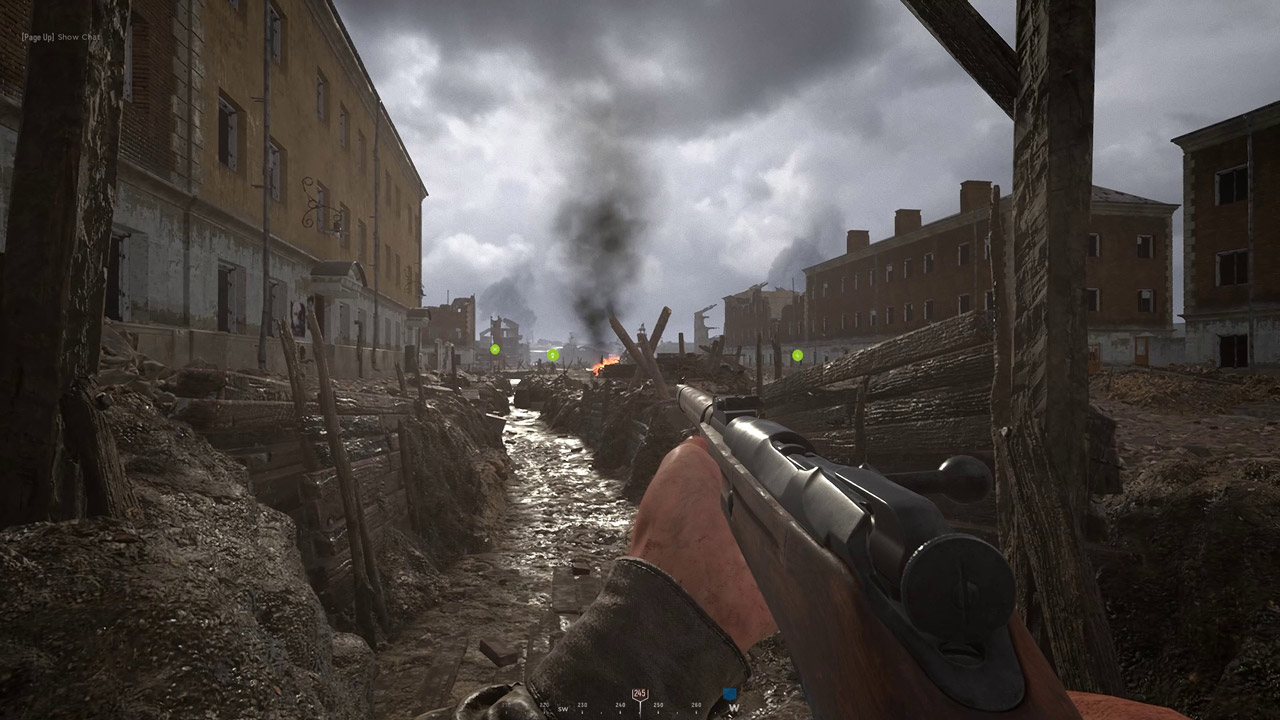Select the blue marker on the compass

tap(730, 693)
